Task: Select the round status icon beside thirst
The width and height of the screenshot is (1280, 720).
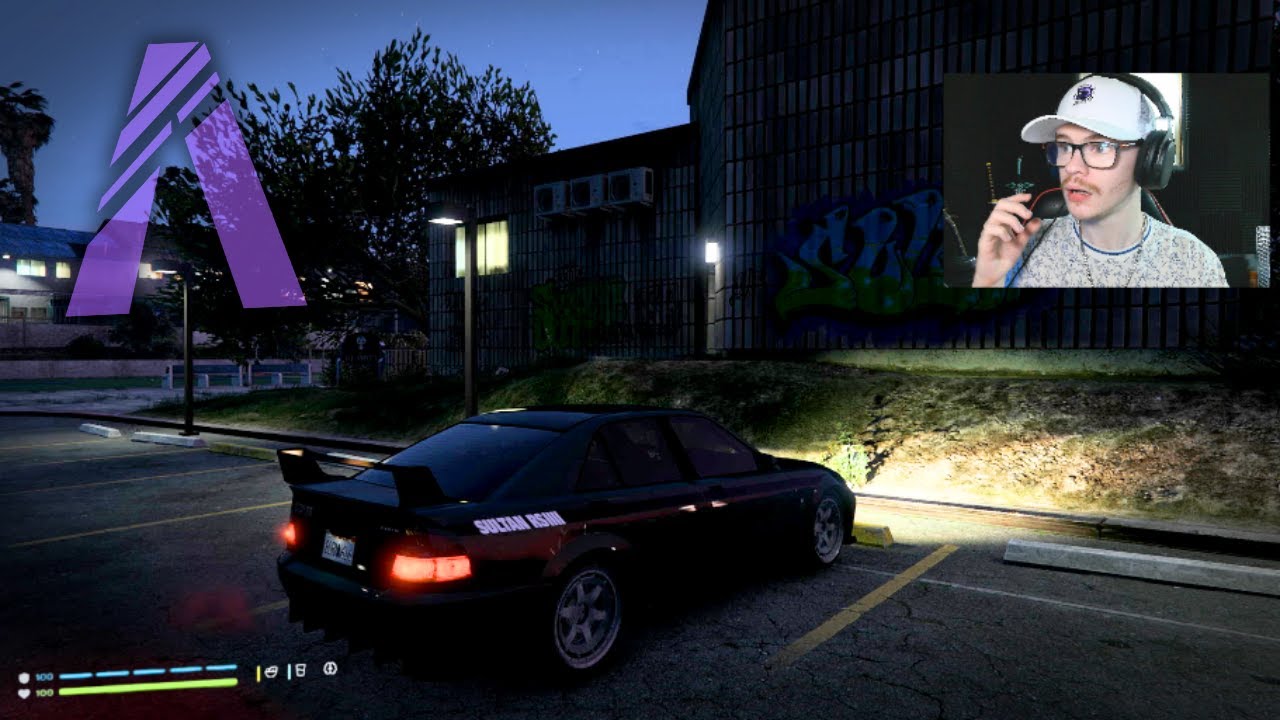Action: 330,669
